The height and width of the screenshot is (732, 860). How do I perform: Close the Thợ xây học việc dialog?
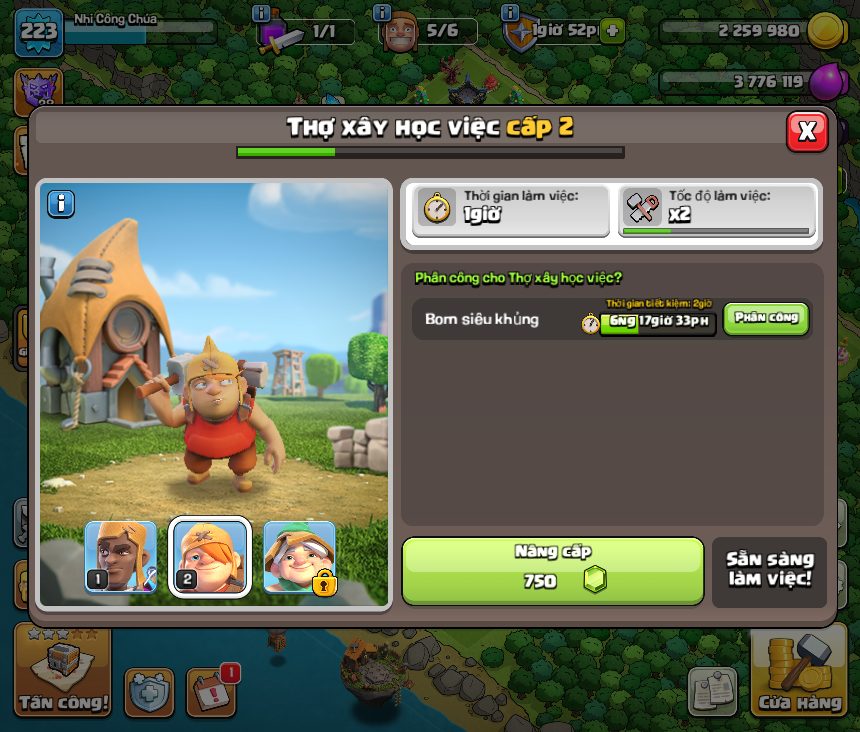coord(807,130)
